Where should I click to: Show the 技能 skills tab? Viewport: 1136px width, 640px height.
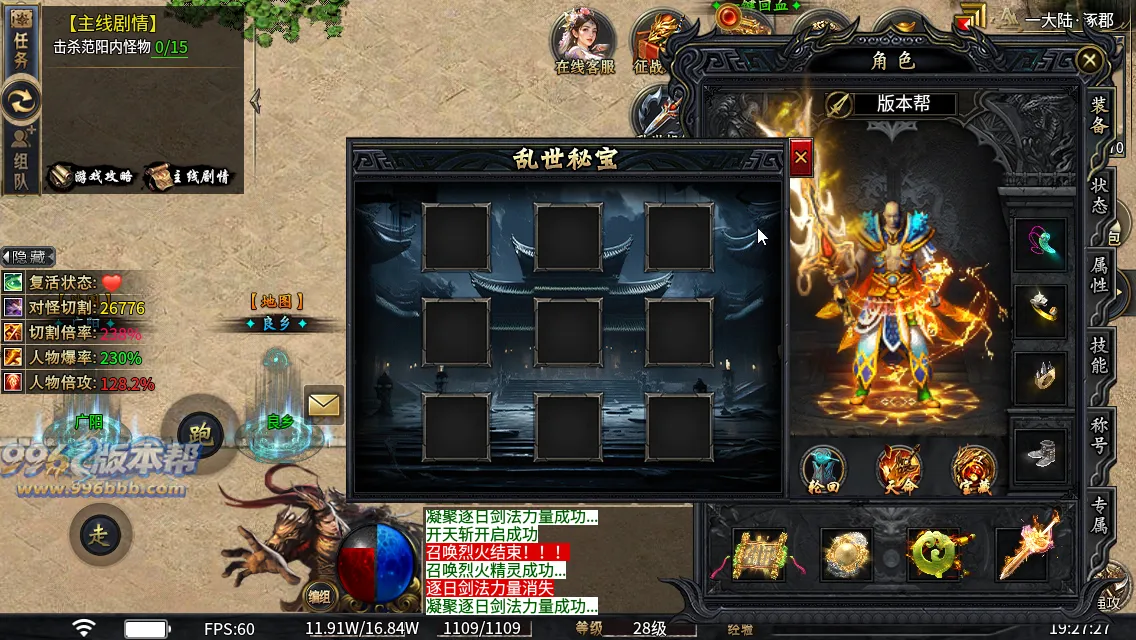click(1099, 355)
